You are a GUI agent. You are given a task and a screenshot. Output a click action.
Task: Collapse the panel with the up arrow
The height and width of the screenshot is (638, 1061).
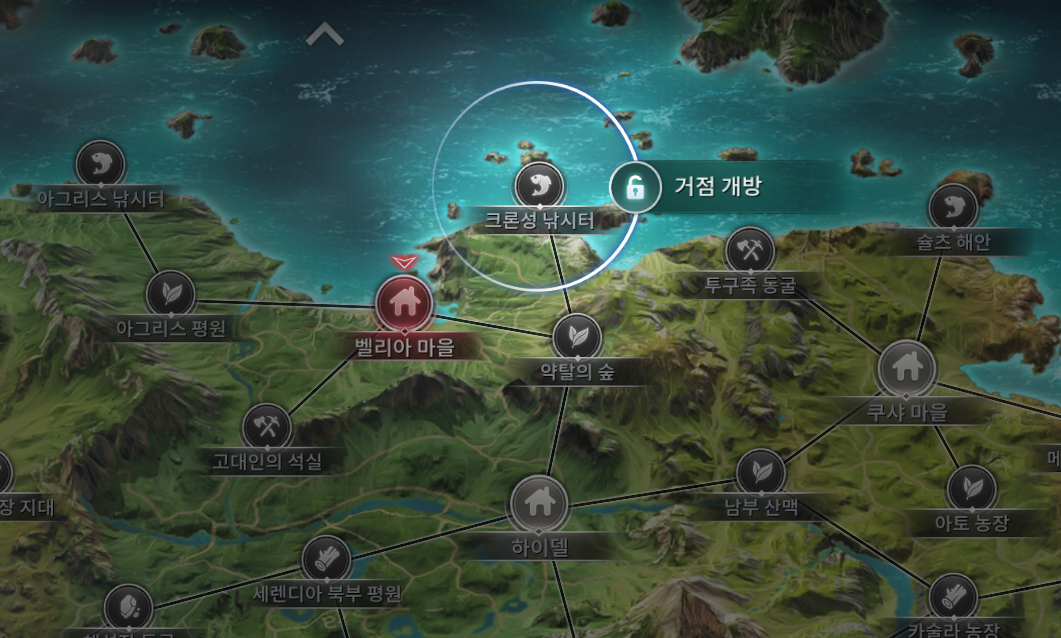tap(325, 36)
